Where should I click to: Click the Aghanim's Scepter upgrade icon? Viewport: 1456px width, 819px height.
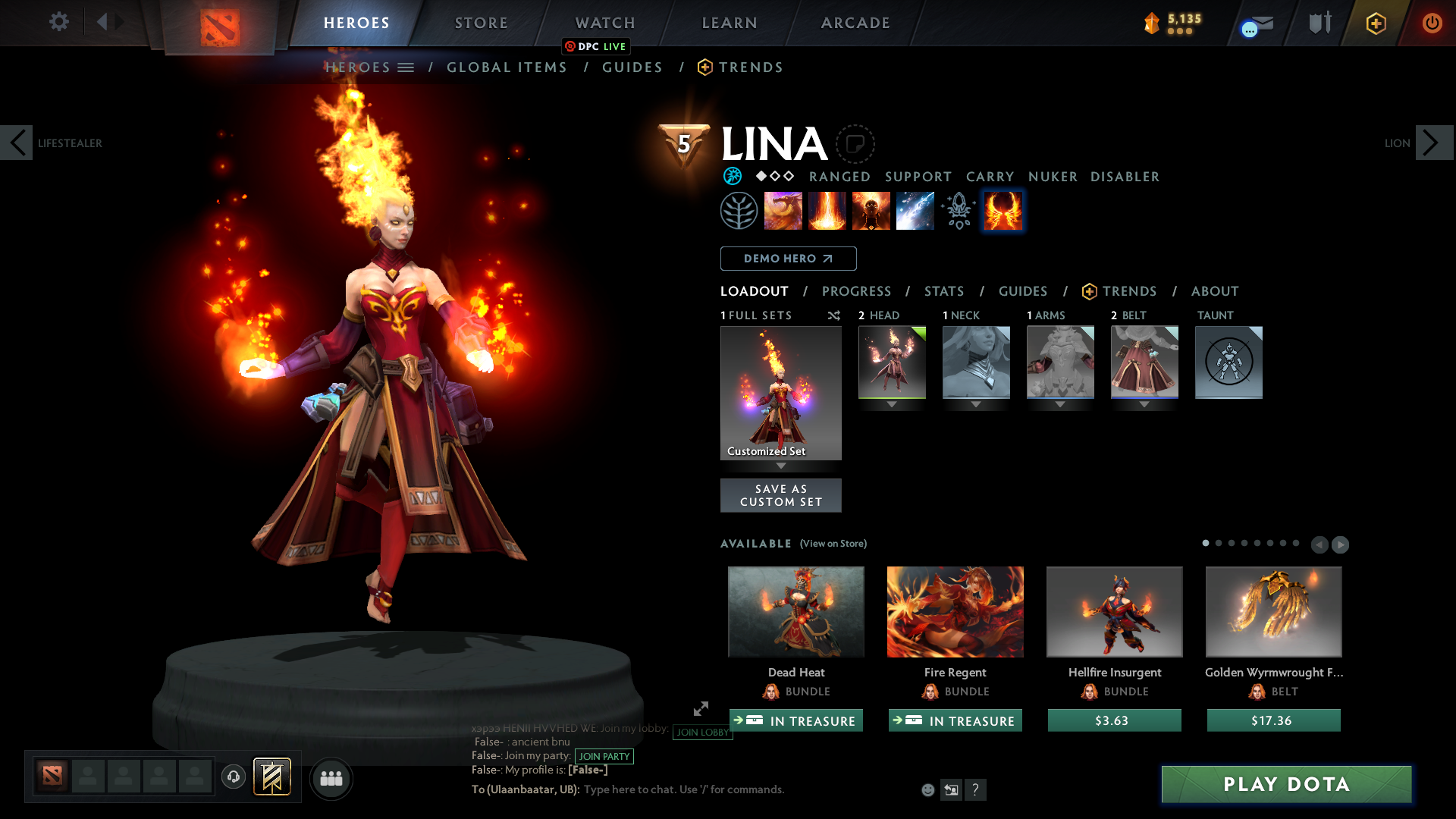pos(959,211)
